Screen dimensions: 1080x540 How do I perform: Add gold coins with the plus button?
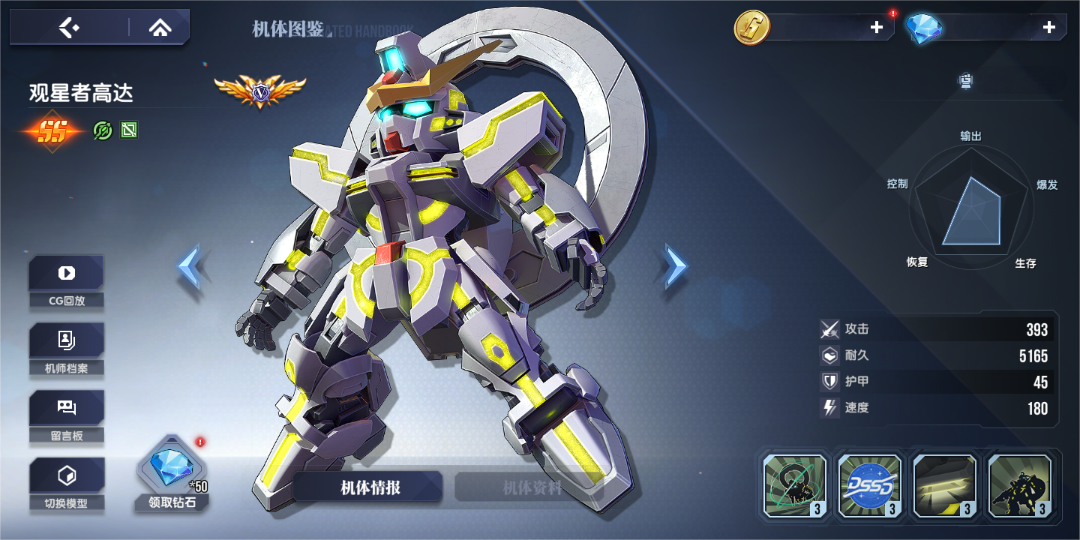[x=876, y=28]
